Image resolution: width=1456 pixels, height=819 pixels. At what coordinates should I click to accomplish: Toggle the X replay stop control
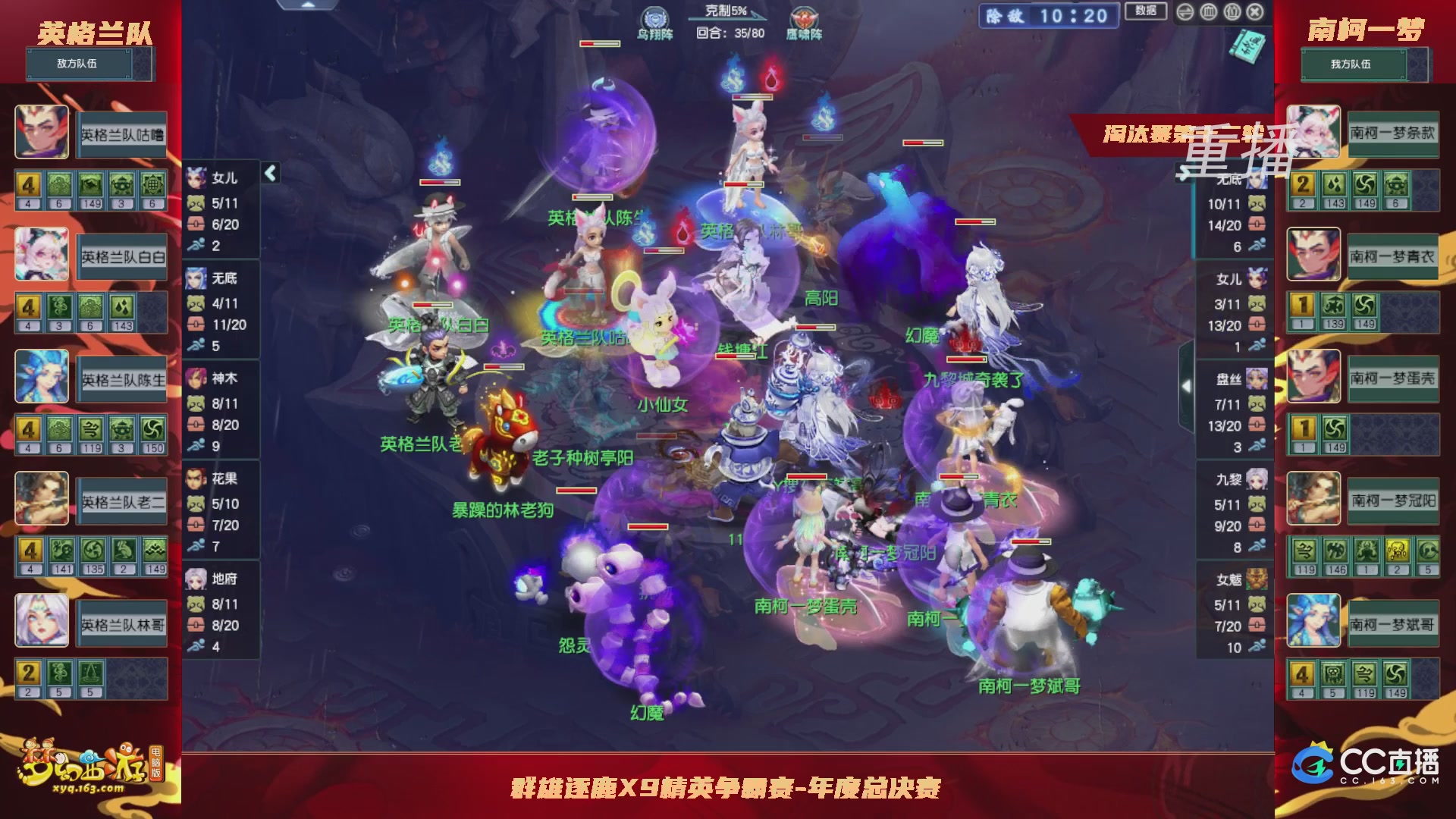tap(1254, 12)
